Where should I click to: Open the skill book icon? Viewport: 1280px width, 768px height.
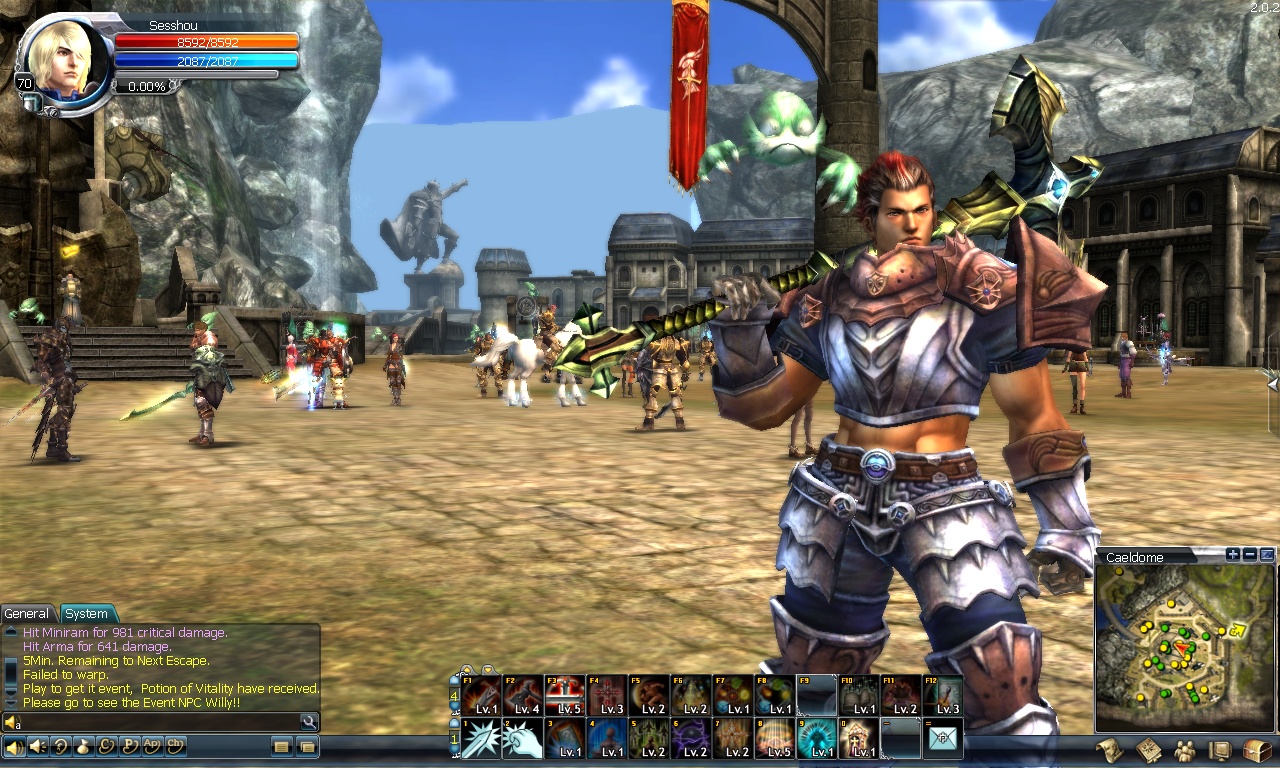point(1147,750)
